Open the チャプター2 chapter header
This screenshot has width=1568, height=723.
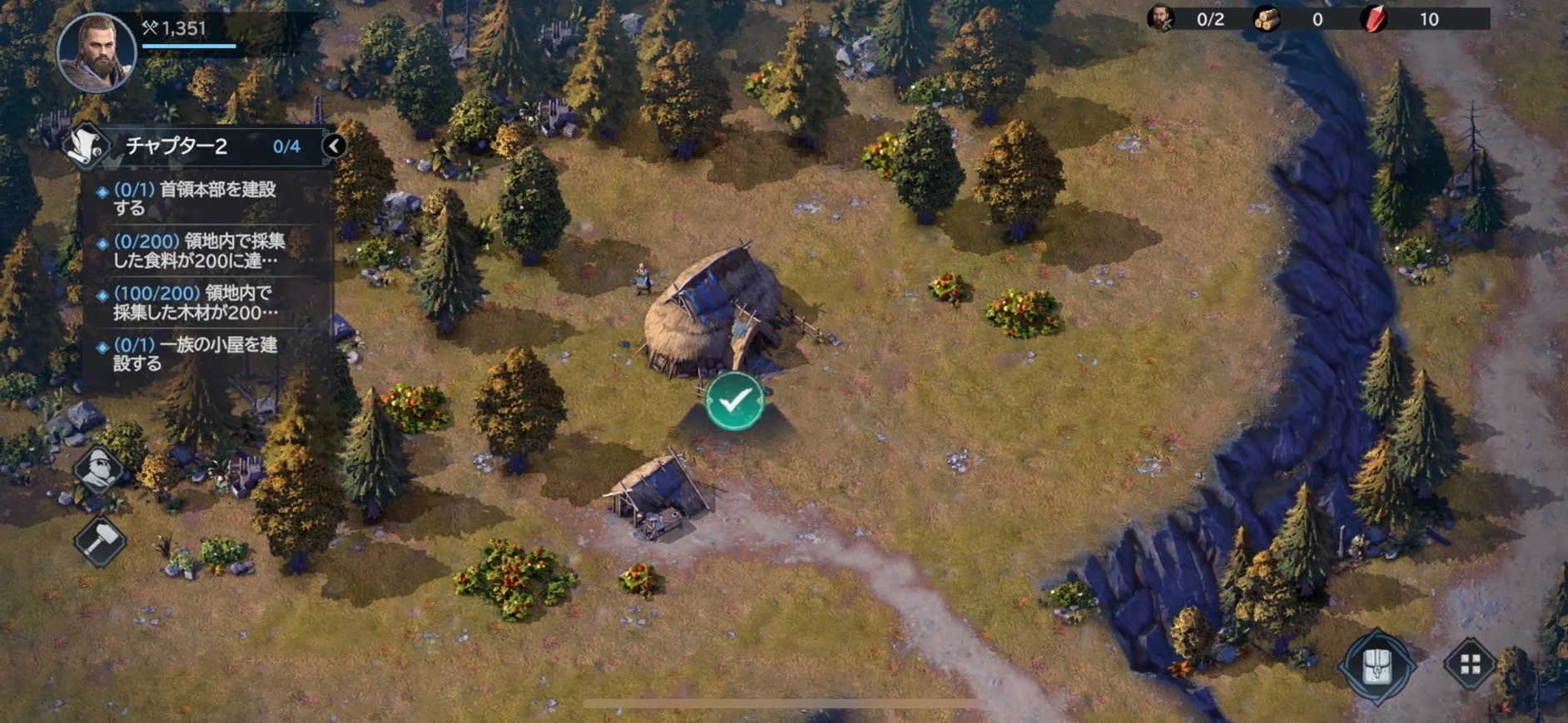200,146
